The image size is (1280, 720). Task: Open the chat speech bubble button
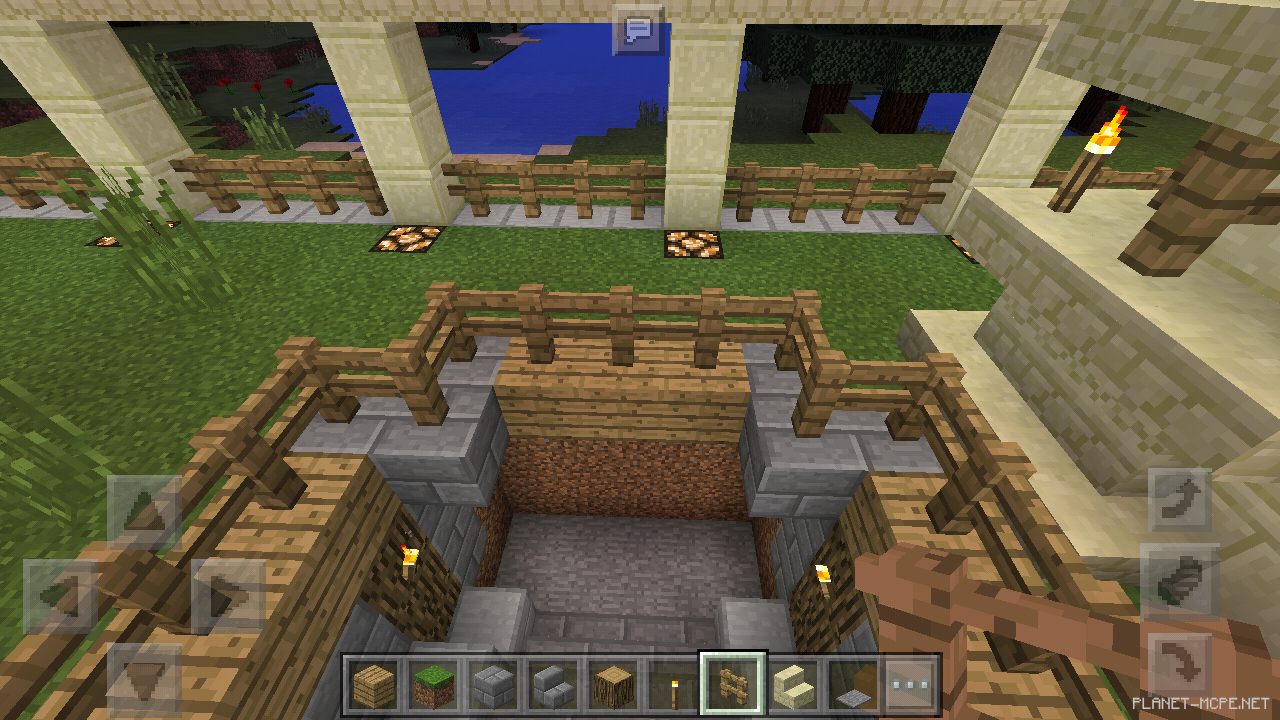pos(638,29)
